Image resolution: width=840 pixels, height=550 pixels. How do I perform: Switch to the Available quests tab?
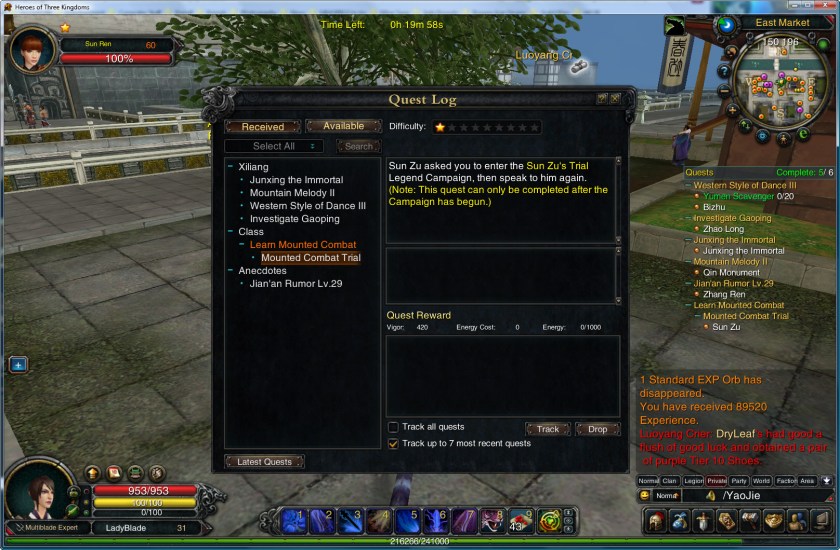[x=343, y=126]
